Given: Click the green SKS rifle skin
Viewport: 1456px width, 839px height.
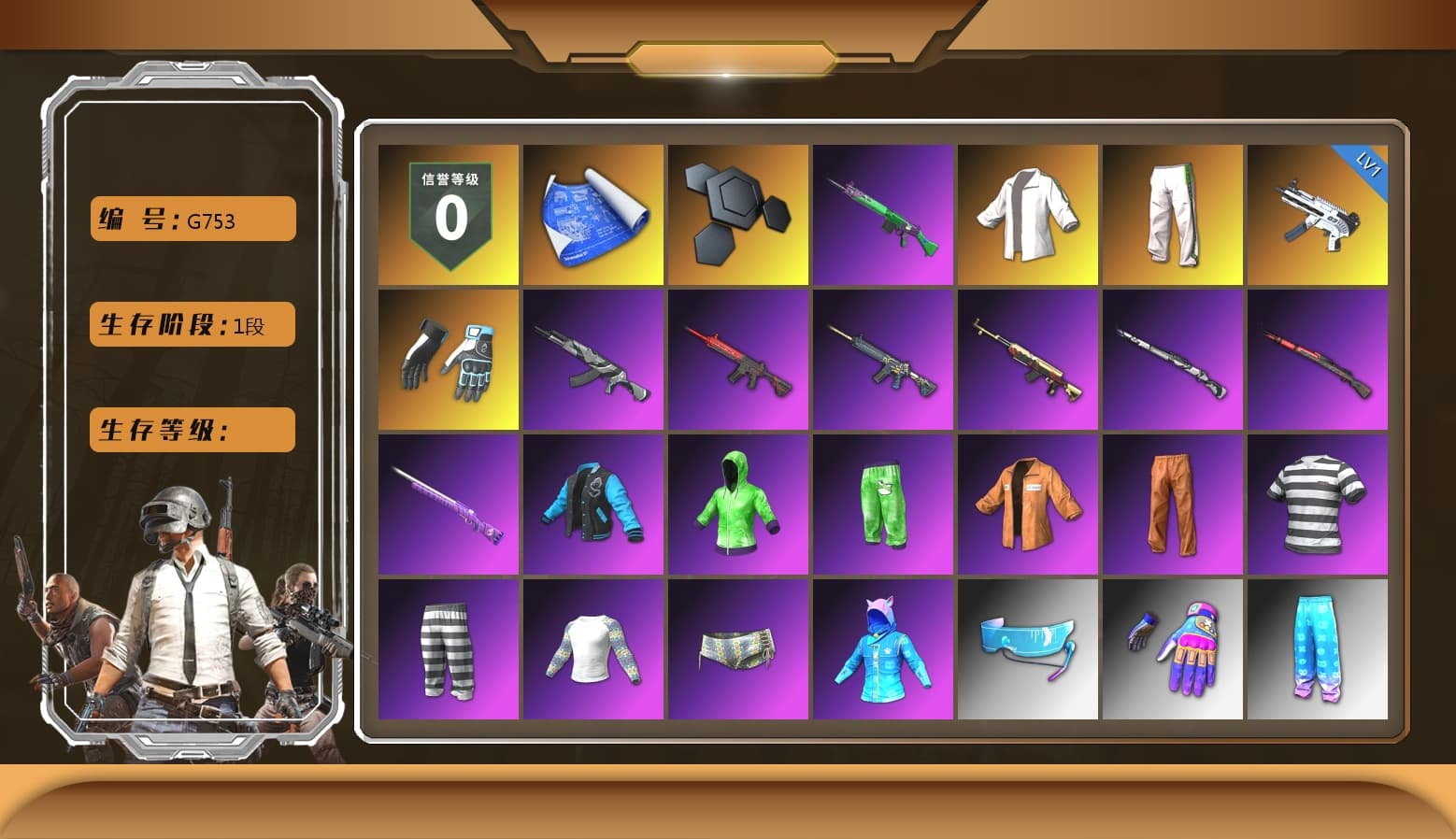Looking at the screenshot, I should point(883,213).
